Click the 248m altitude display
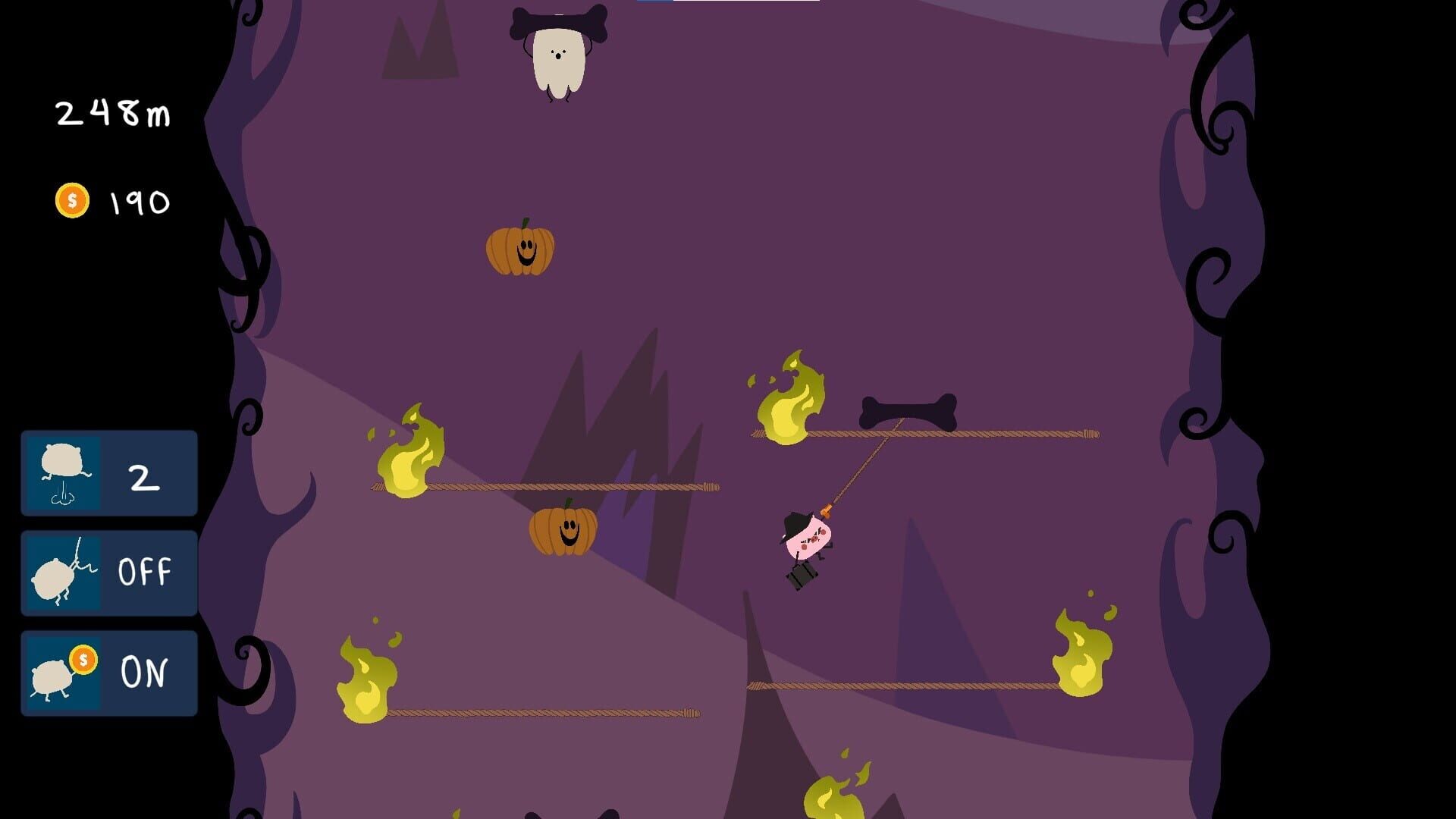 (112, 114)
